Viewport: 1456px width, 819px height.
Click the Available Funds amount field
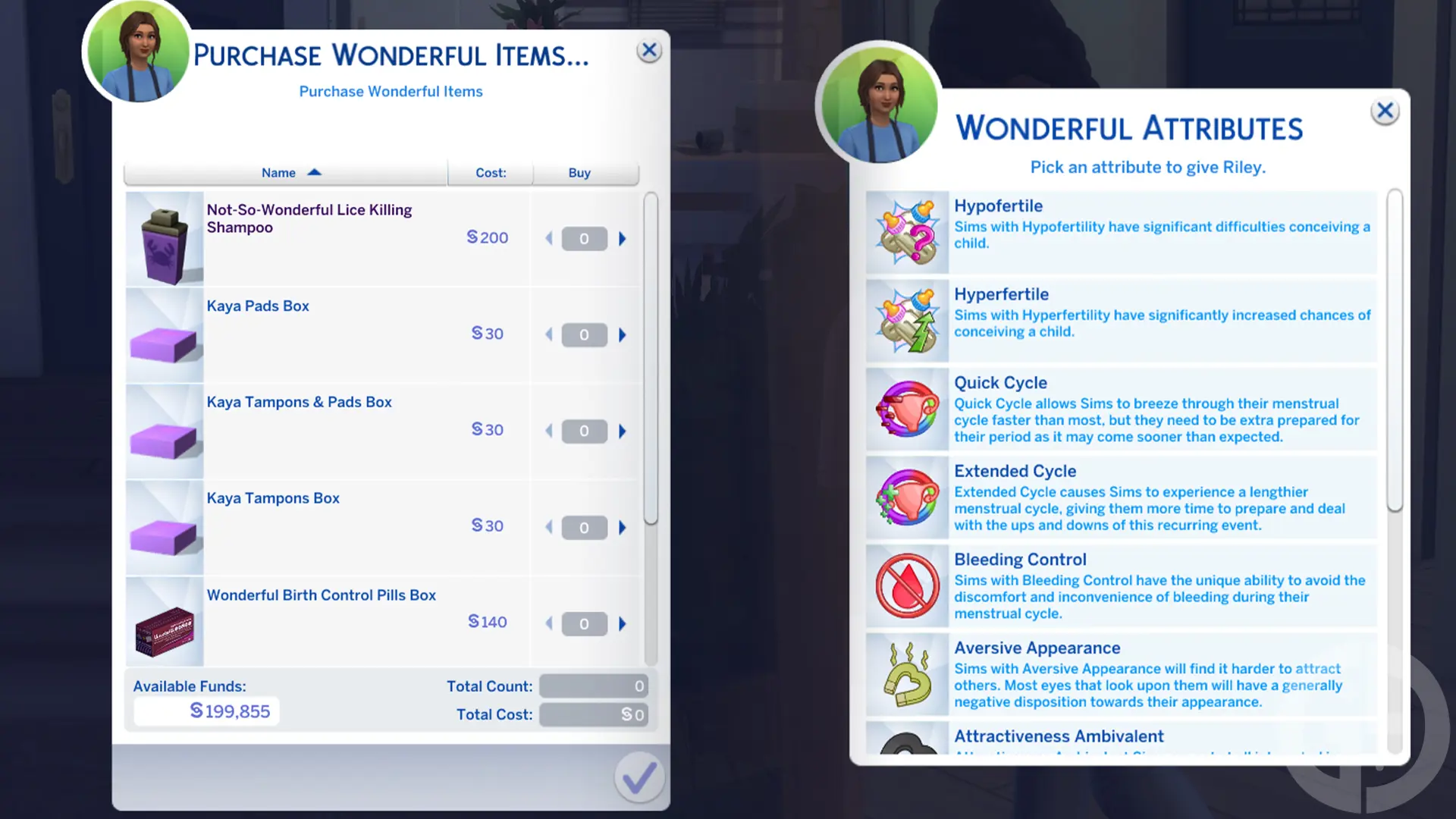pos(206,711)
